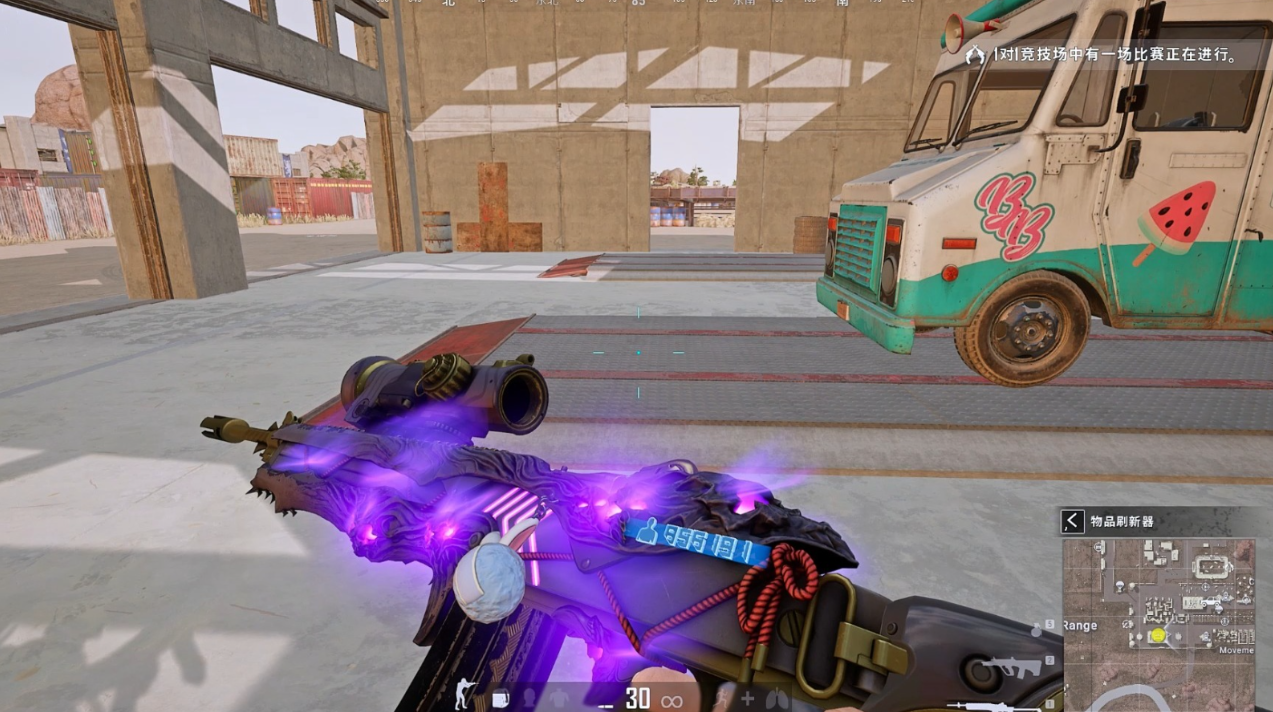Select the backpack inventory icon

point(500,697)
